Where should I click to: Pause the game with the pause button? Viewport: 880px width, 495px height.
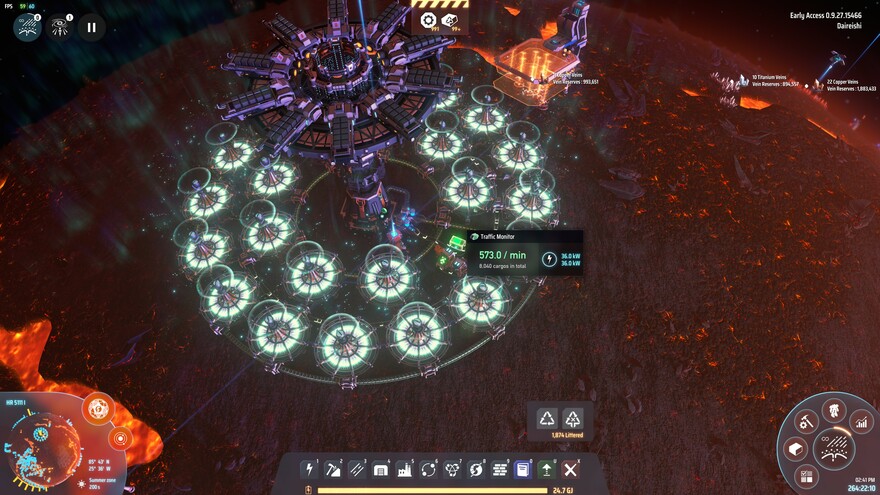pyautogui.click(x=91, y=27)
